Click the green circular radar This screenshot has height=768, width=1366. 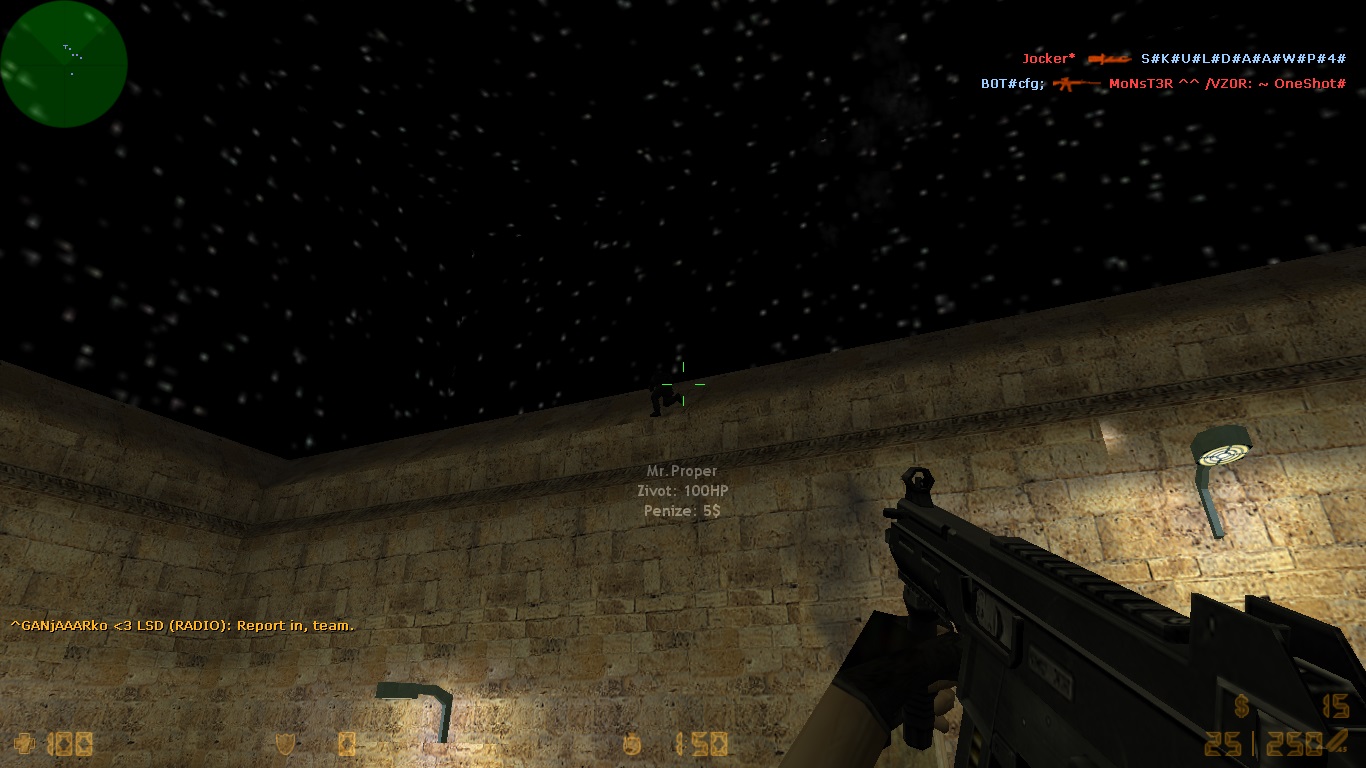[x=64, y=64]
